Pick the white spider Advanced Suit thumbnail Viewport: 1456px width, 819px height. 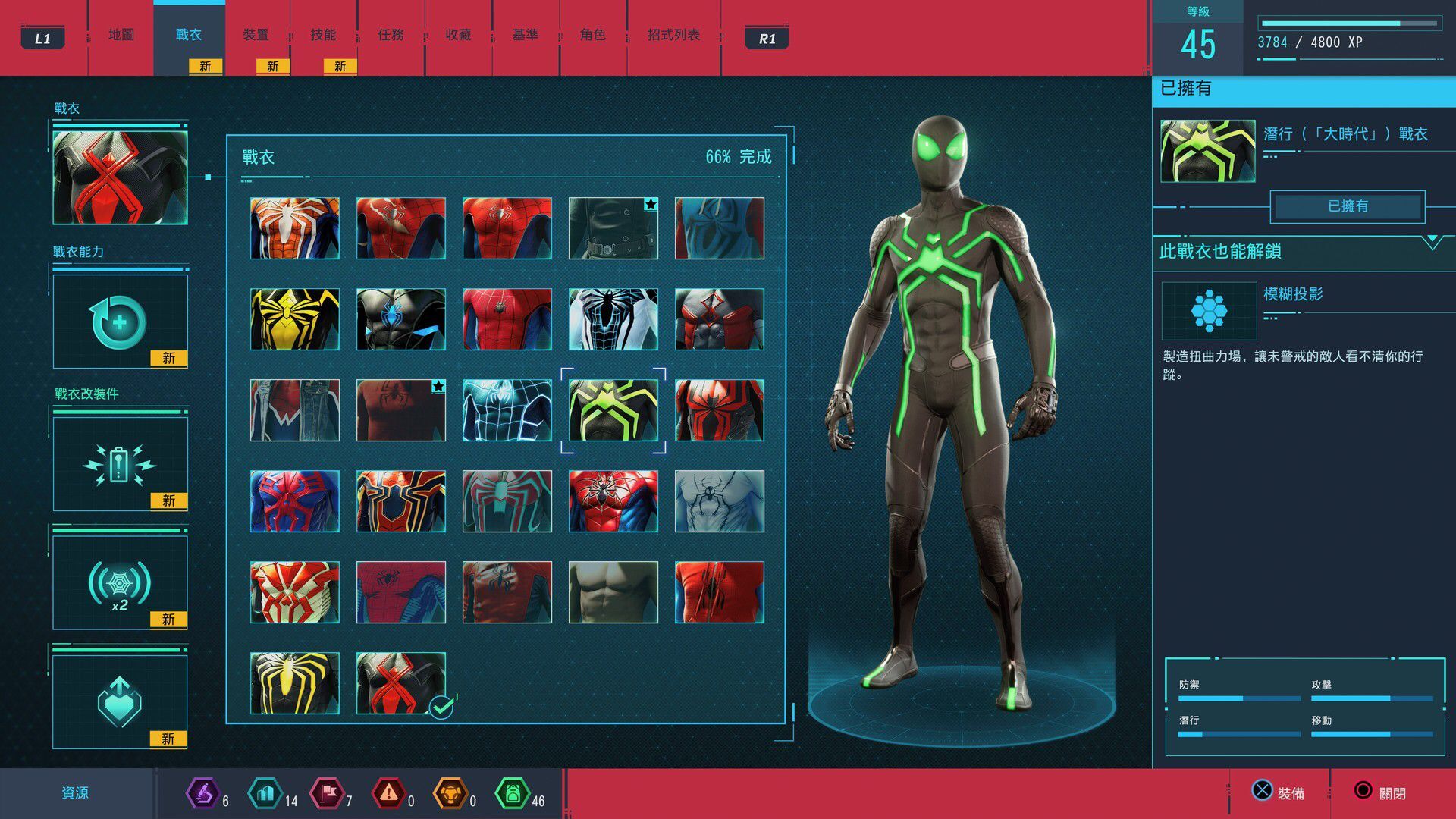[295, 228]
